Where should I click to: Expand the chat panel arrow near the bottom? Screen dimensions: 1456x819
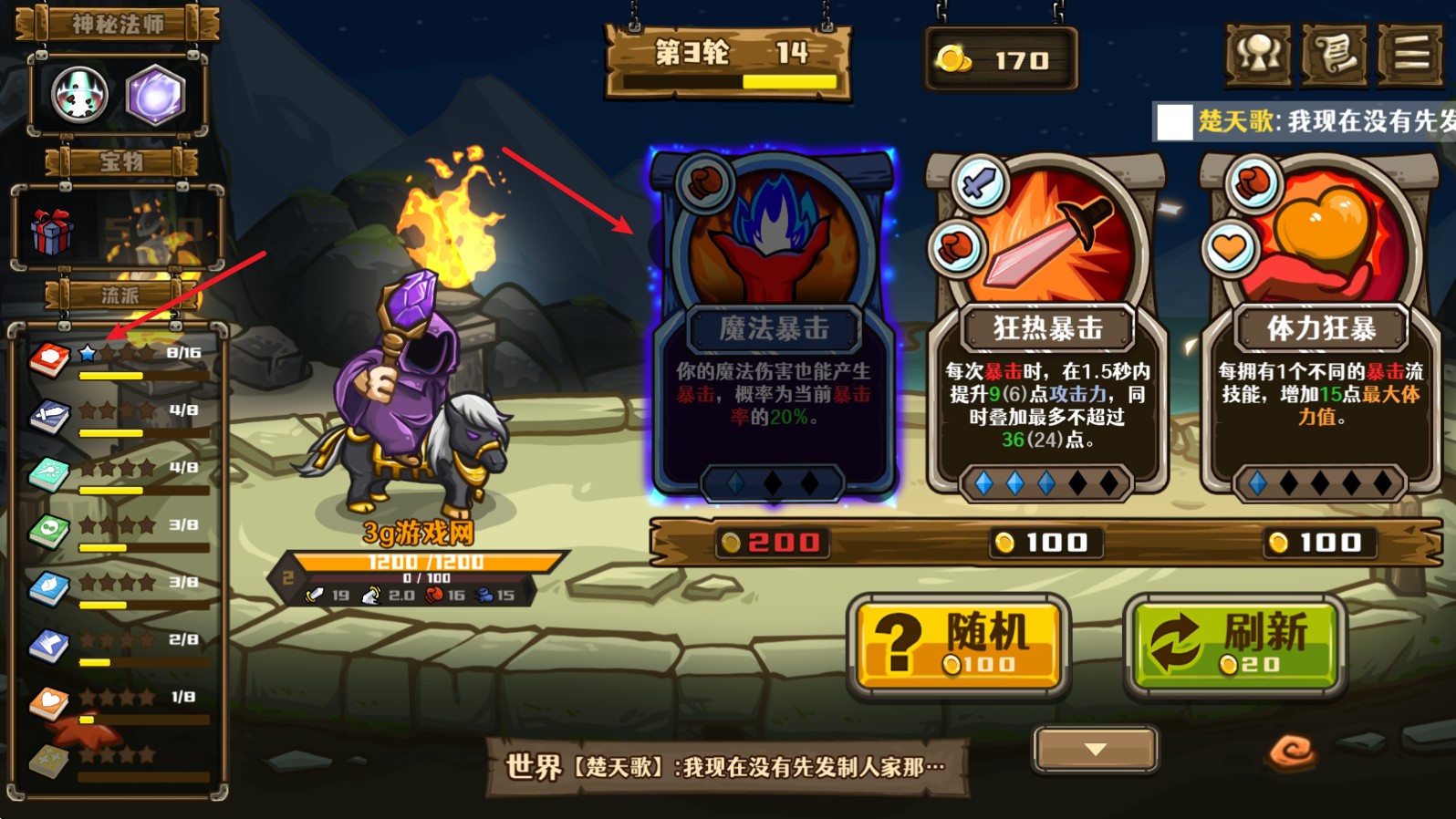(x=1092, y=748)
